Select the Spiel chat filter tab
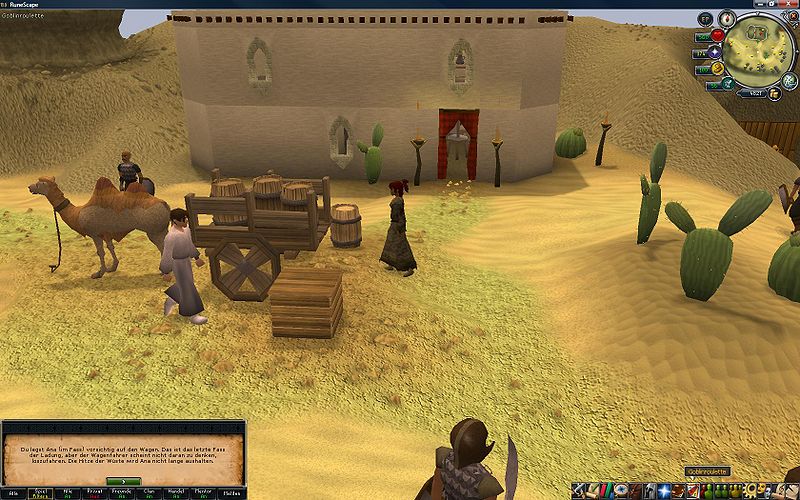 [40, 493]
